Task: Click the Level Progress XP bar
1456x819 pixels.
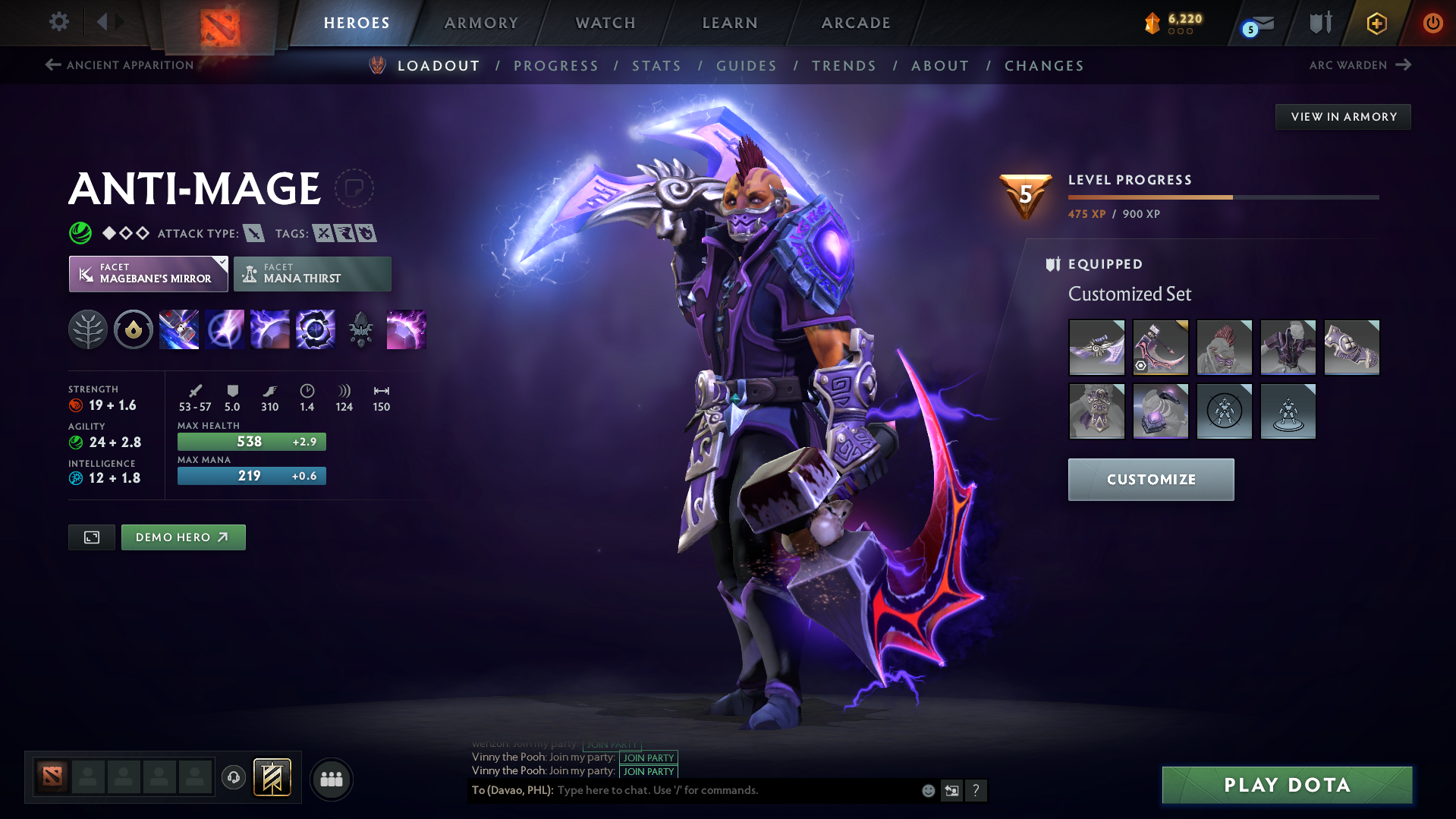Action: pos(1222,197)
